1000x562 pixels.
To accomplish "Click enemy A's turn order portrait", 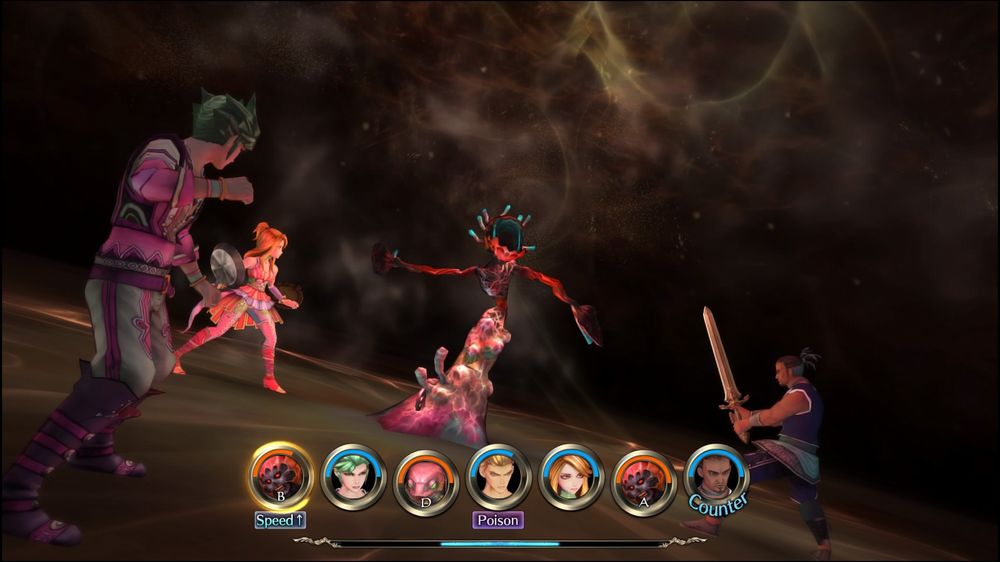I will 643,478.
